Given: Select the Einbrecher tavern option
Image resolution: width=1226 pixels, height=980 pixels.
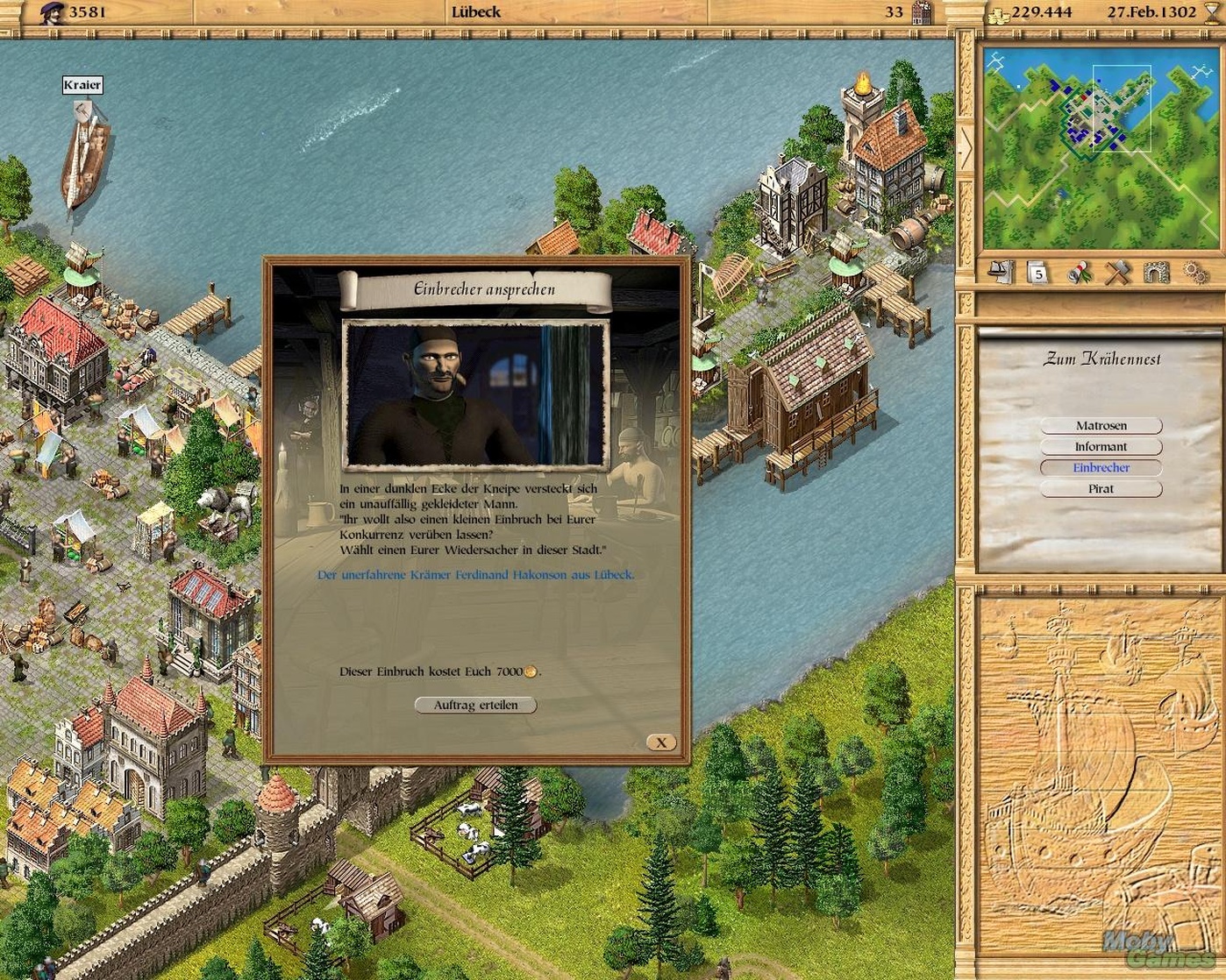Looking at the screenshot, I should pos(1101,468).
